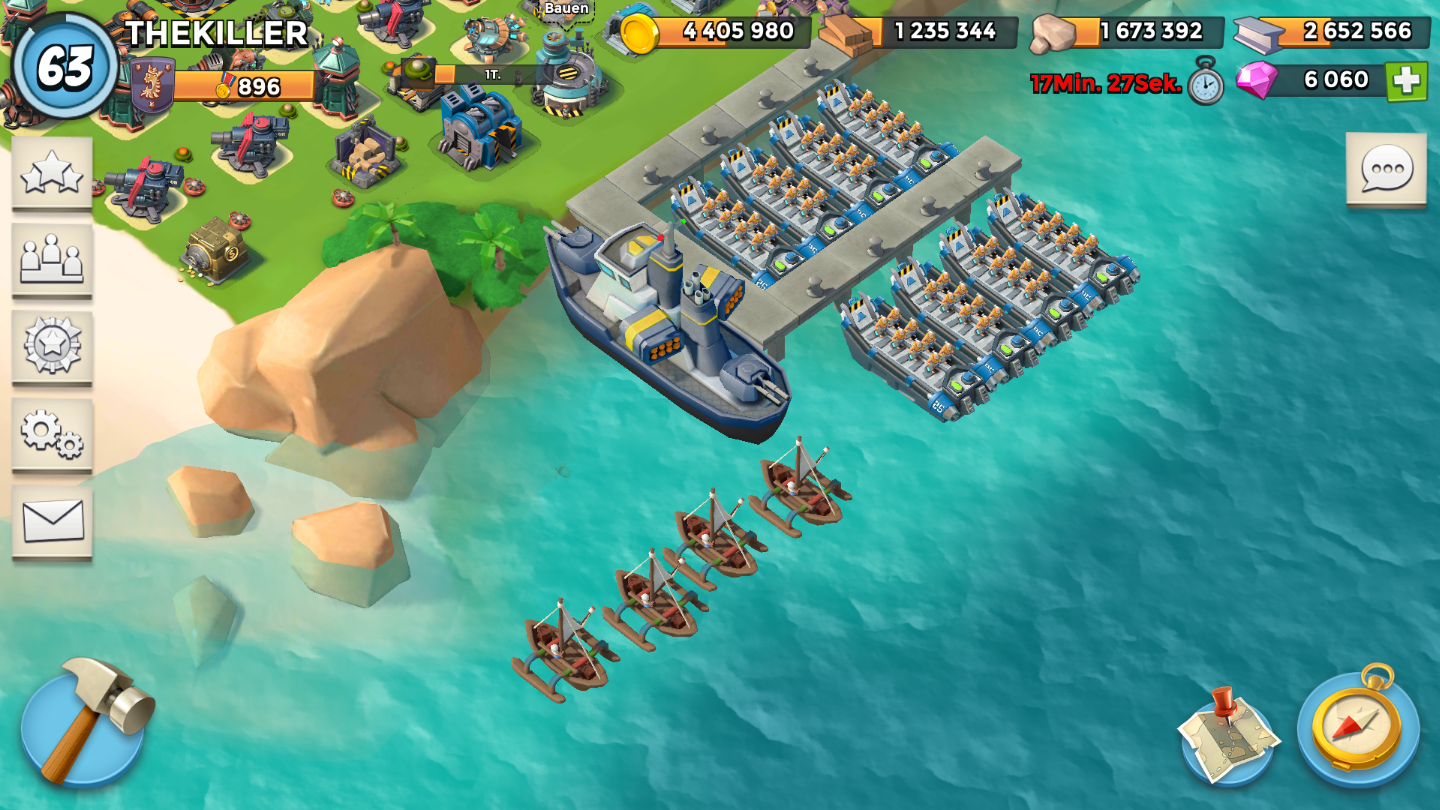
Task: Open the envelope mail inbox
Action: [x=52, y=521]
